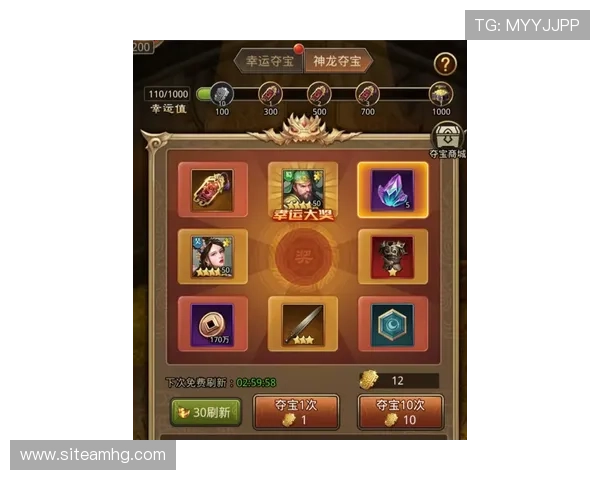Select the three-star sword prize tile
Screen dimensions: 600x480
pos(302,324)
